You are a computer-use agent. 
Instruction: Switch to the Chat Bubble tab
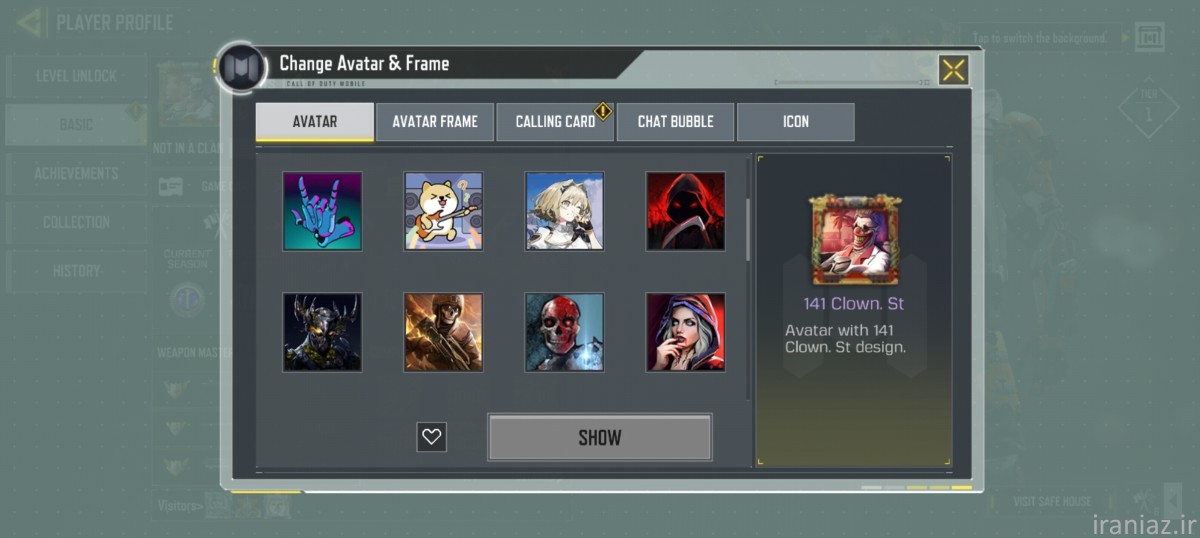coord(675,122)
